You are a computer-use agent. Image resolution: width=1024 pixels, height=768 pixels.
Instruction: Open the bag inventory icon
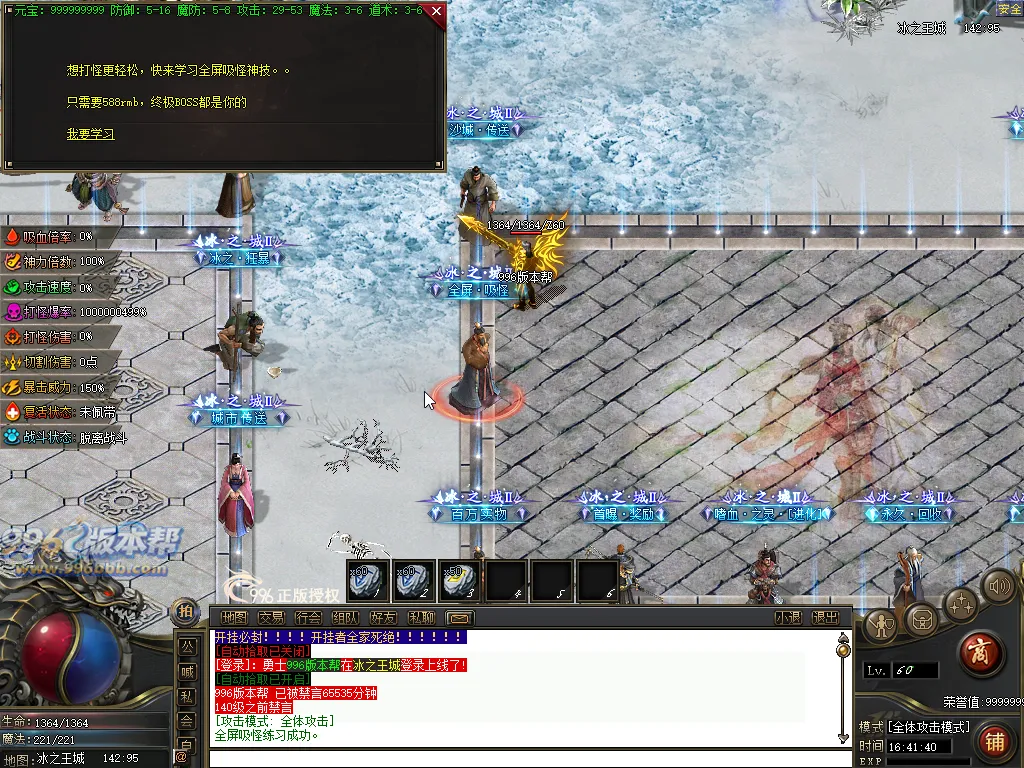click(x=922, y=620)
